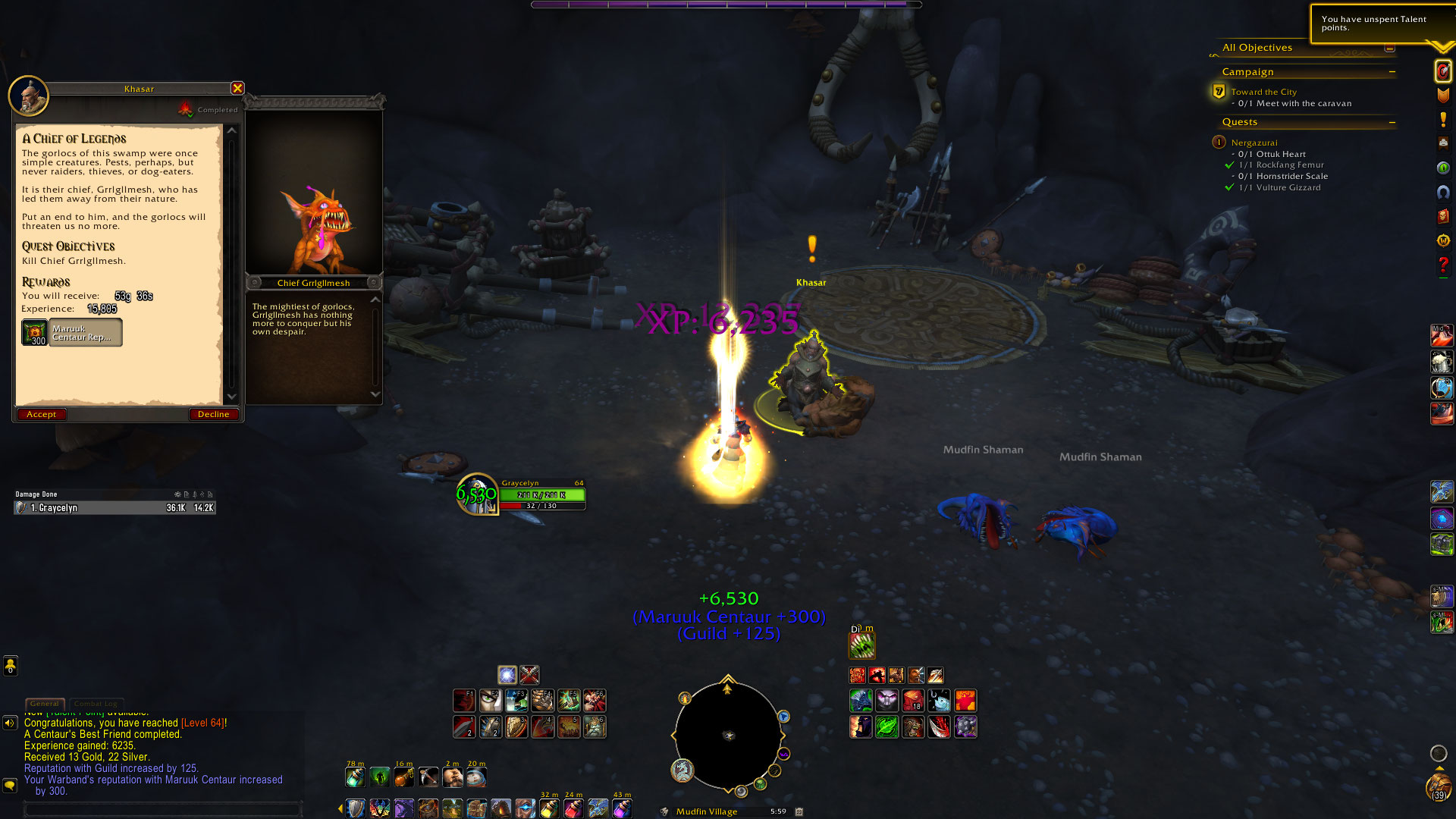This screenshot has width=1456, height=819.
Task: Open the backpack icon showing 39 slots
Action: 1439,787
